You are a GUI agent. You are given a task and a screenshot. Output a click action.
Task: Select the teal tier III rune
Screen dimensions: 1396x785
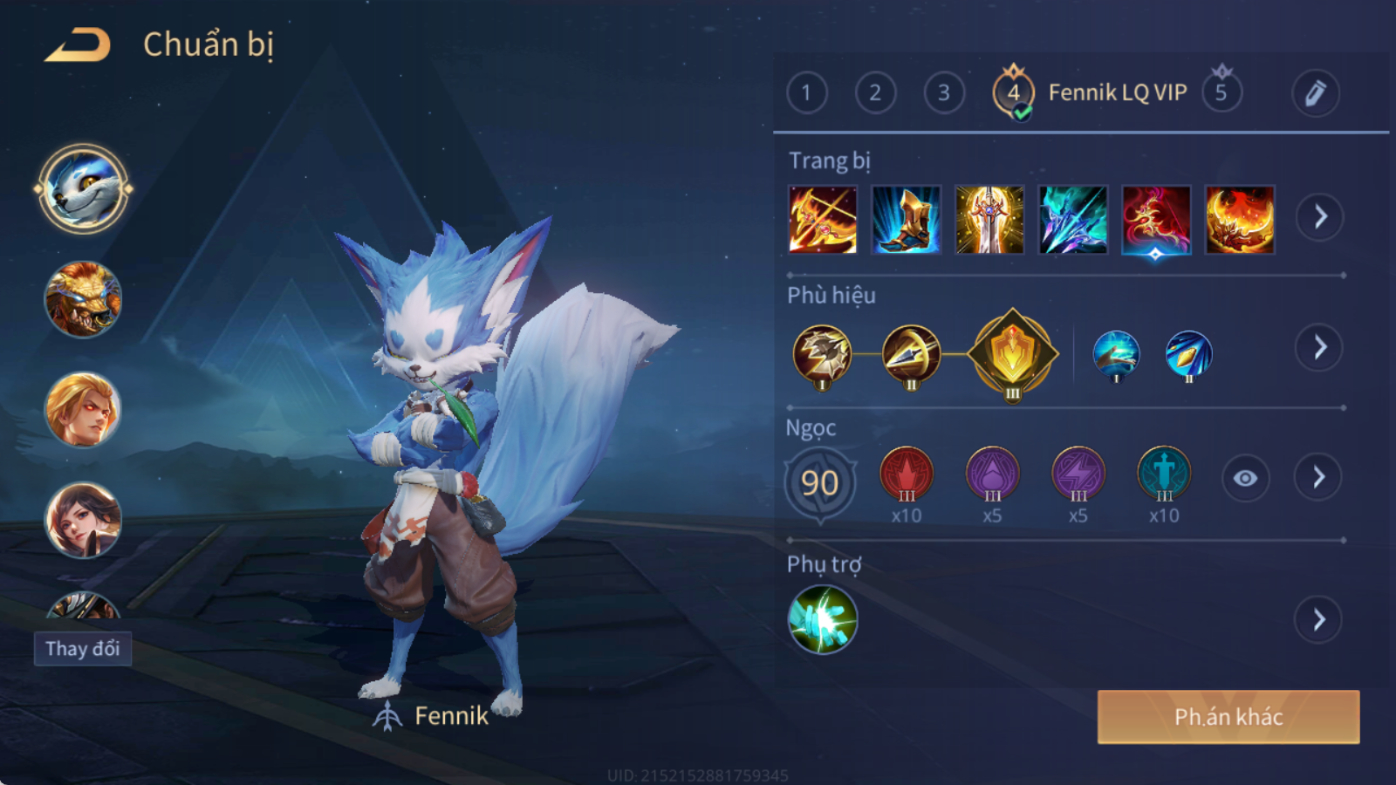coord(1164,474)
